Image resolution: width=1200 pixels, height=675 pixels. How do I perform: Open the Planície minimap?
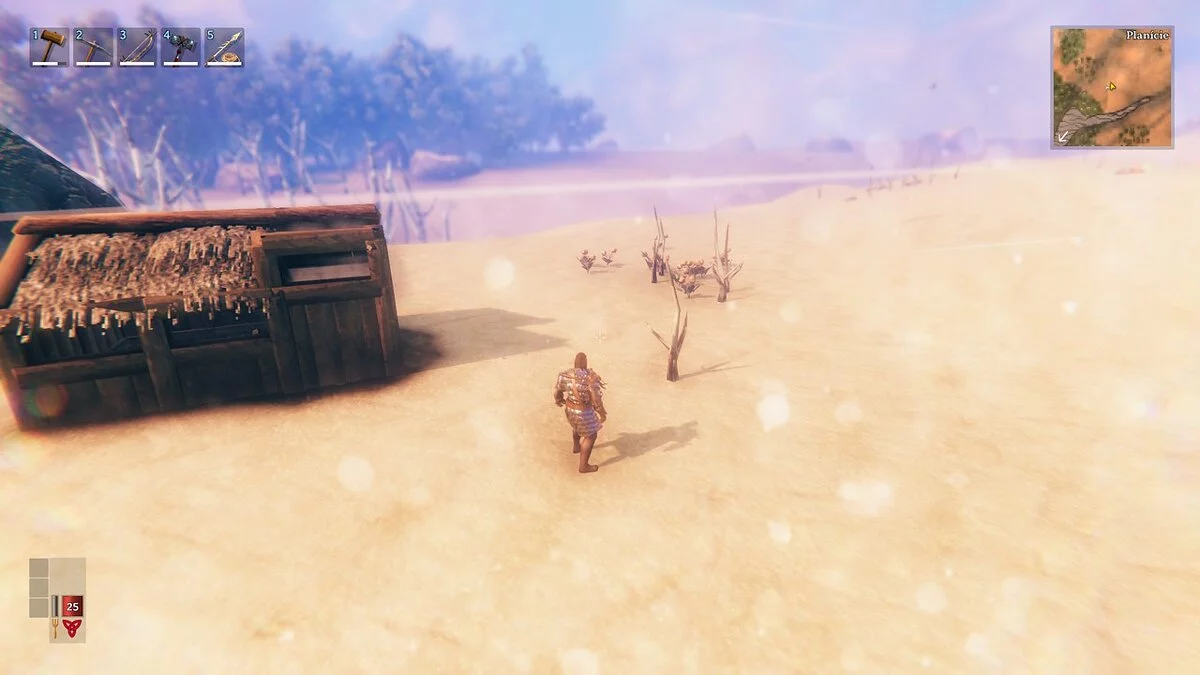(1111, 87)
